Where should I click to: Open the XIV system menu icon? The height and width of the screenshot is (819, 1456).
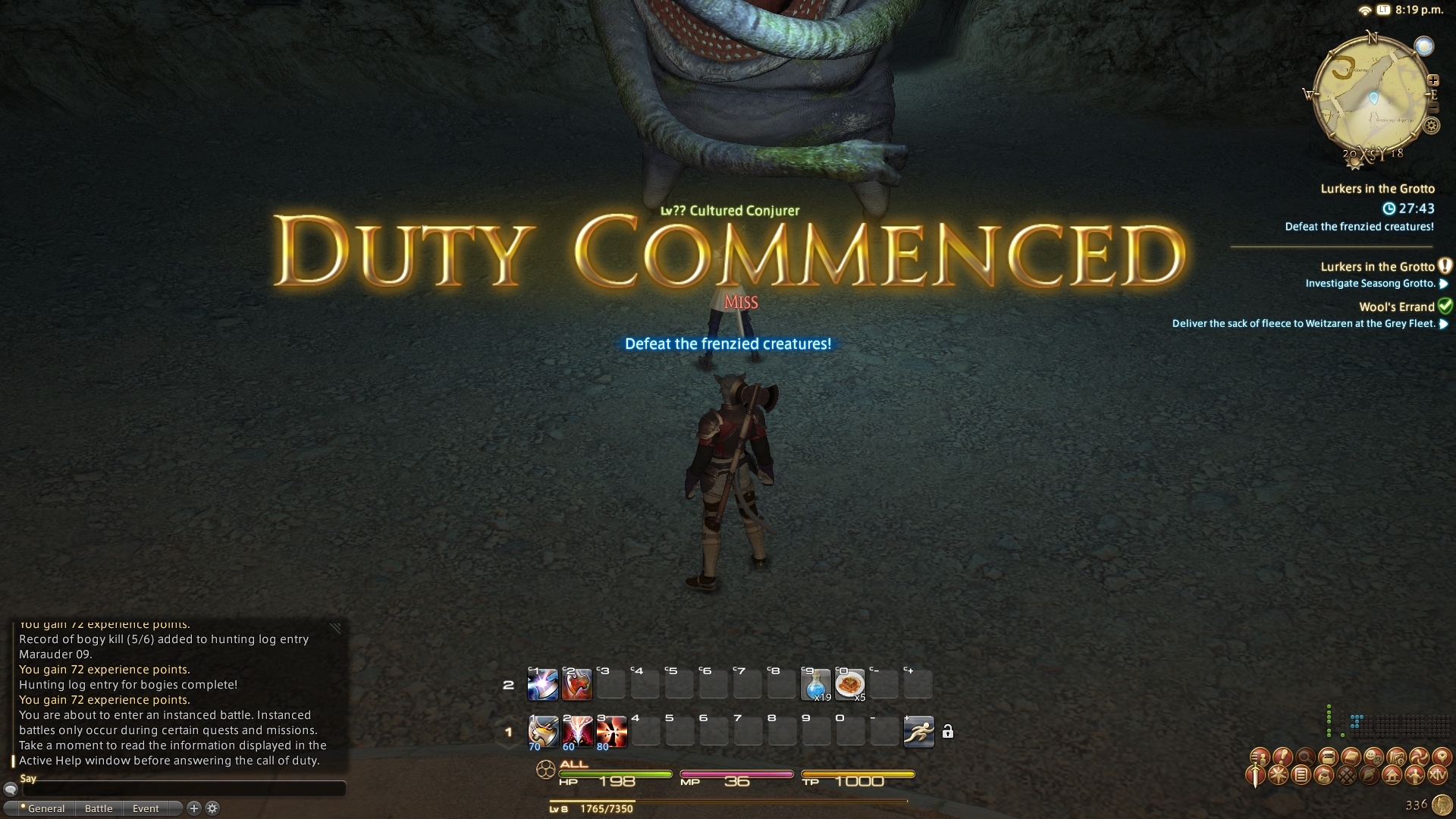(1437, 775)
